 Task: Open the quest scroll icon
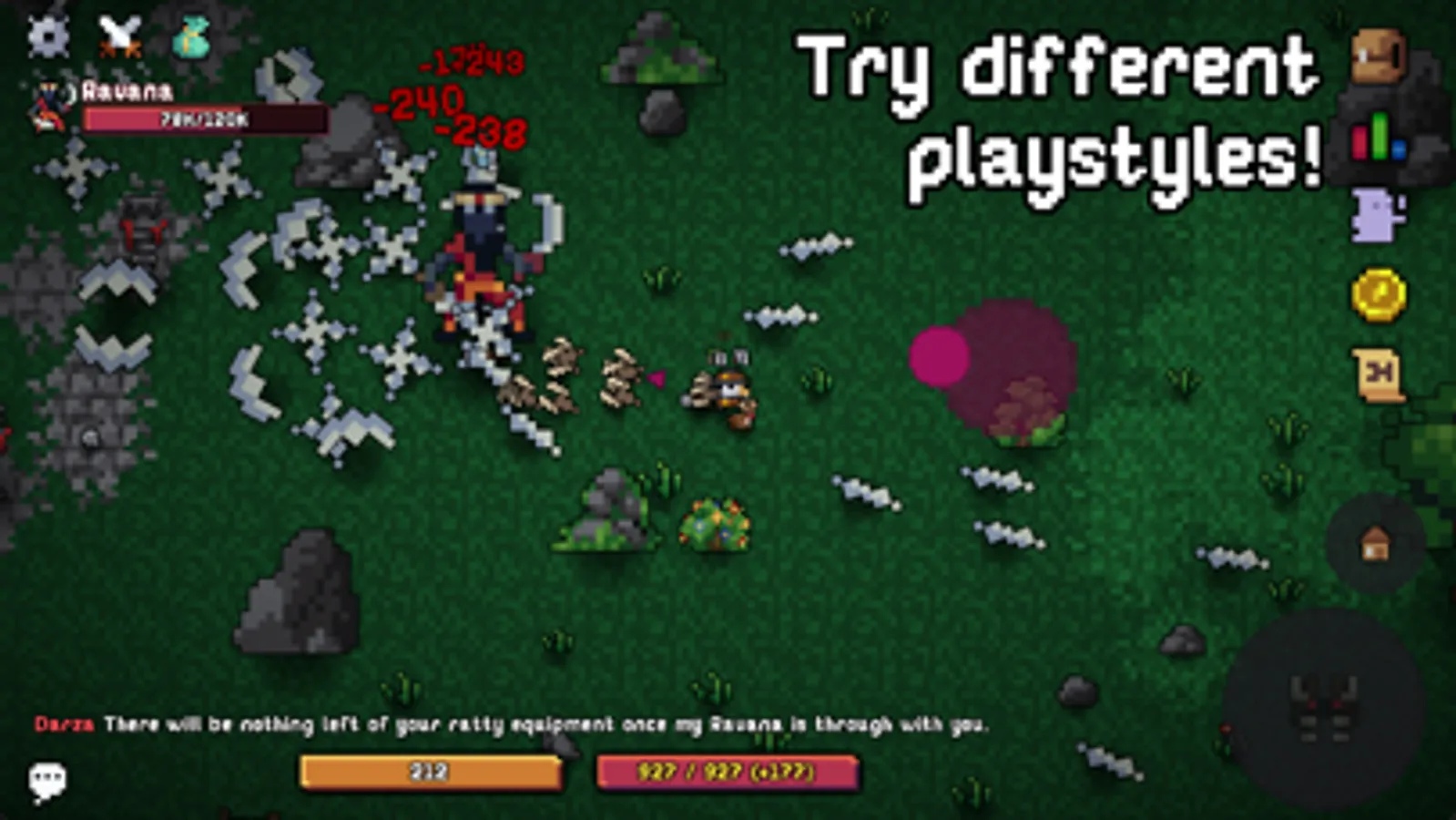[x=1376, y=374]
